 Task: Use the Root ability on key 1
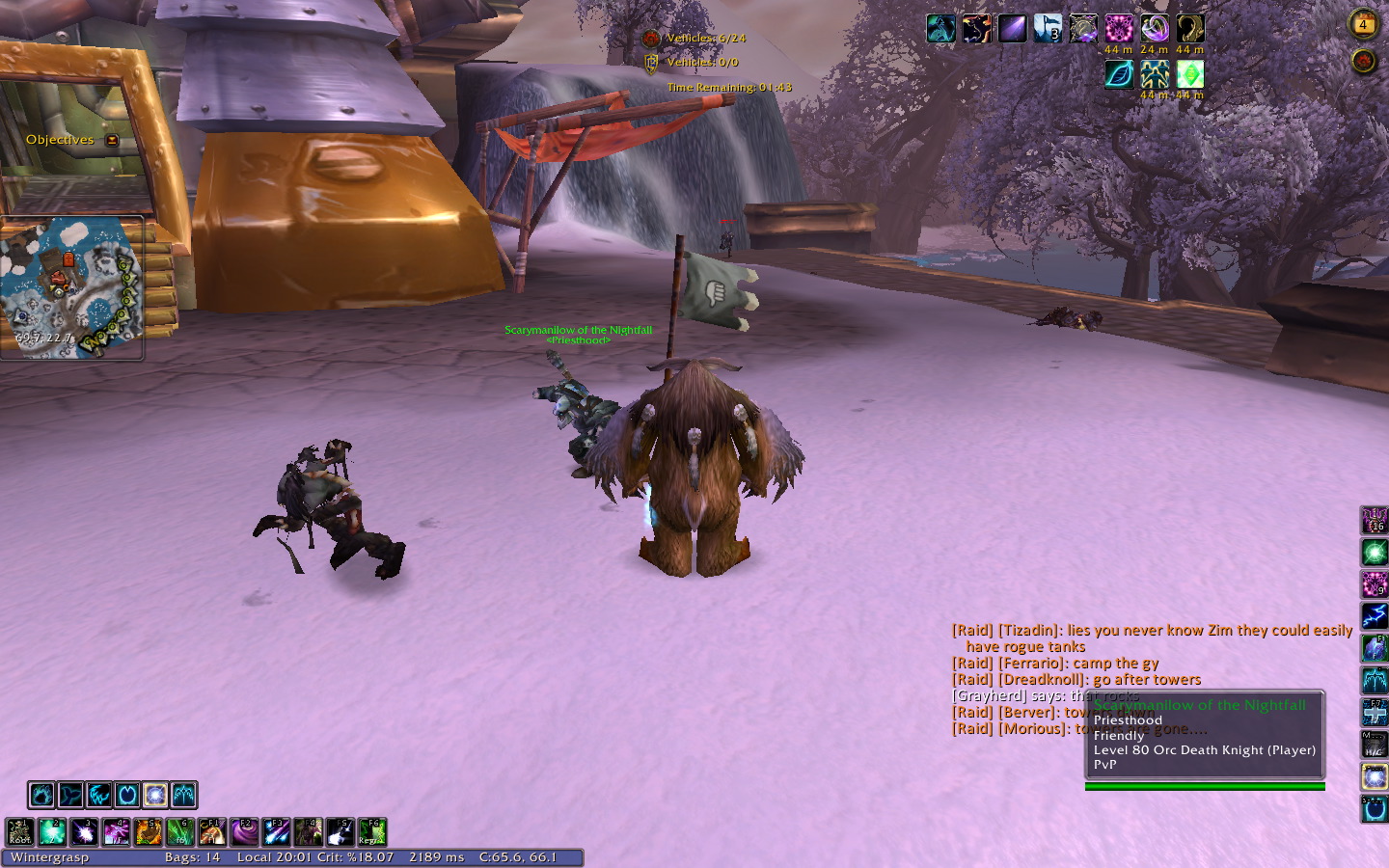click(x=20, y=831)
